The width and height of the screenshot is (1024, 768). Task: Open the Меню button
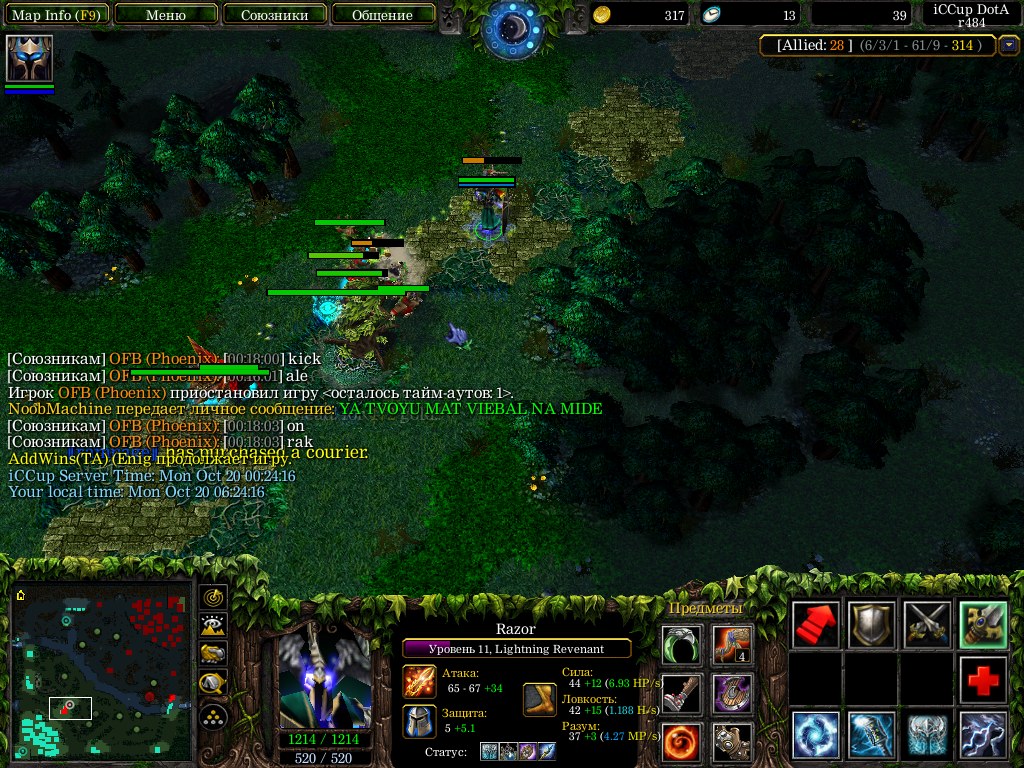pos(166,15)
